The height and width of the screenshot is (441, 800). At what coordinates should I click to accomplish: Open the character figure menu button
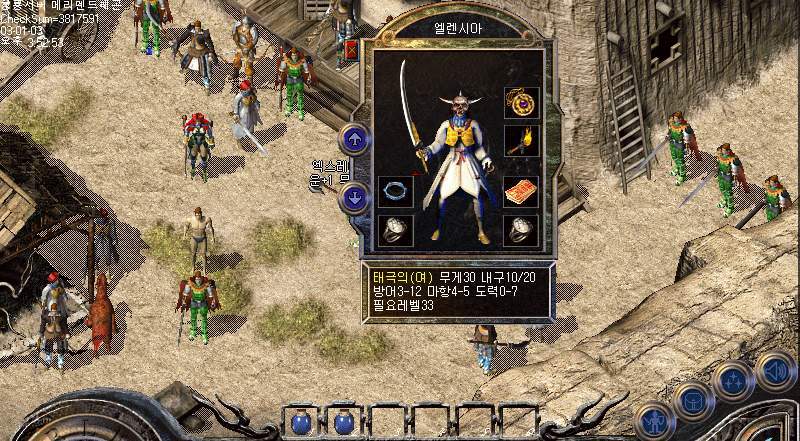[x=652, y=420]
